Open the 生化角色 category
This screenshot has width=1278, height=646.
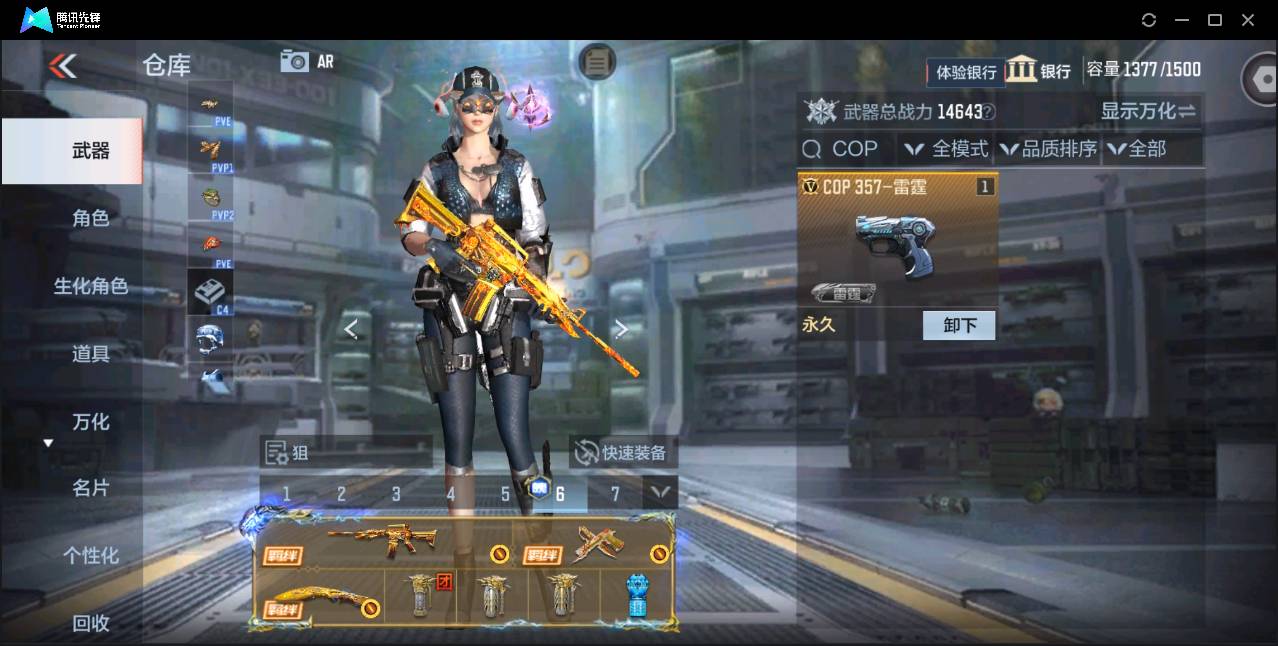90,286
